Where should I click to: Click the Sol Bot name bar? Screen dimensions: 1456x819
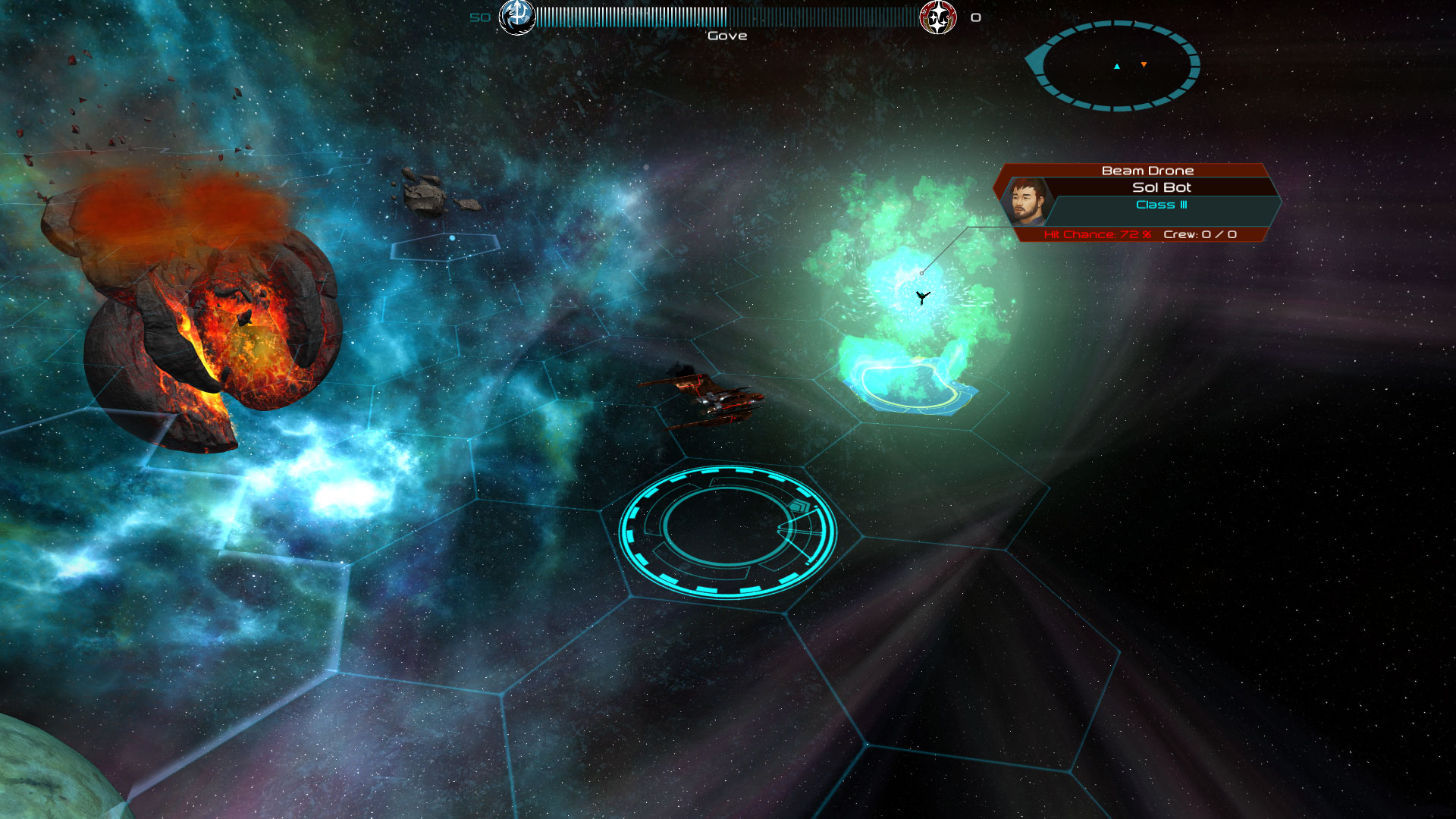click(1160, 187)
